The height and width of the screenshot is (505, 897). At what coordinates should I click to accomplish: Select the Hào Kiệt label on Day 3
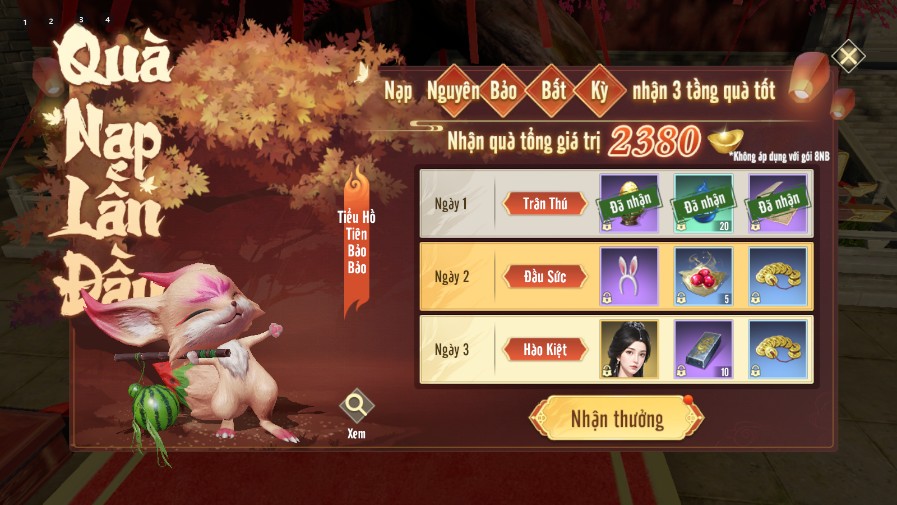pyautogui.click(x=544, y=350)
